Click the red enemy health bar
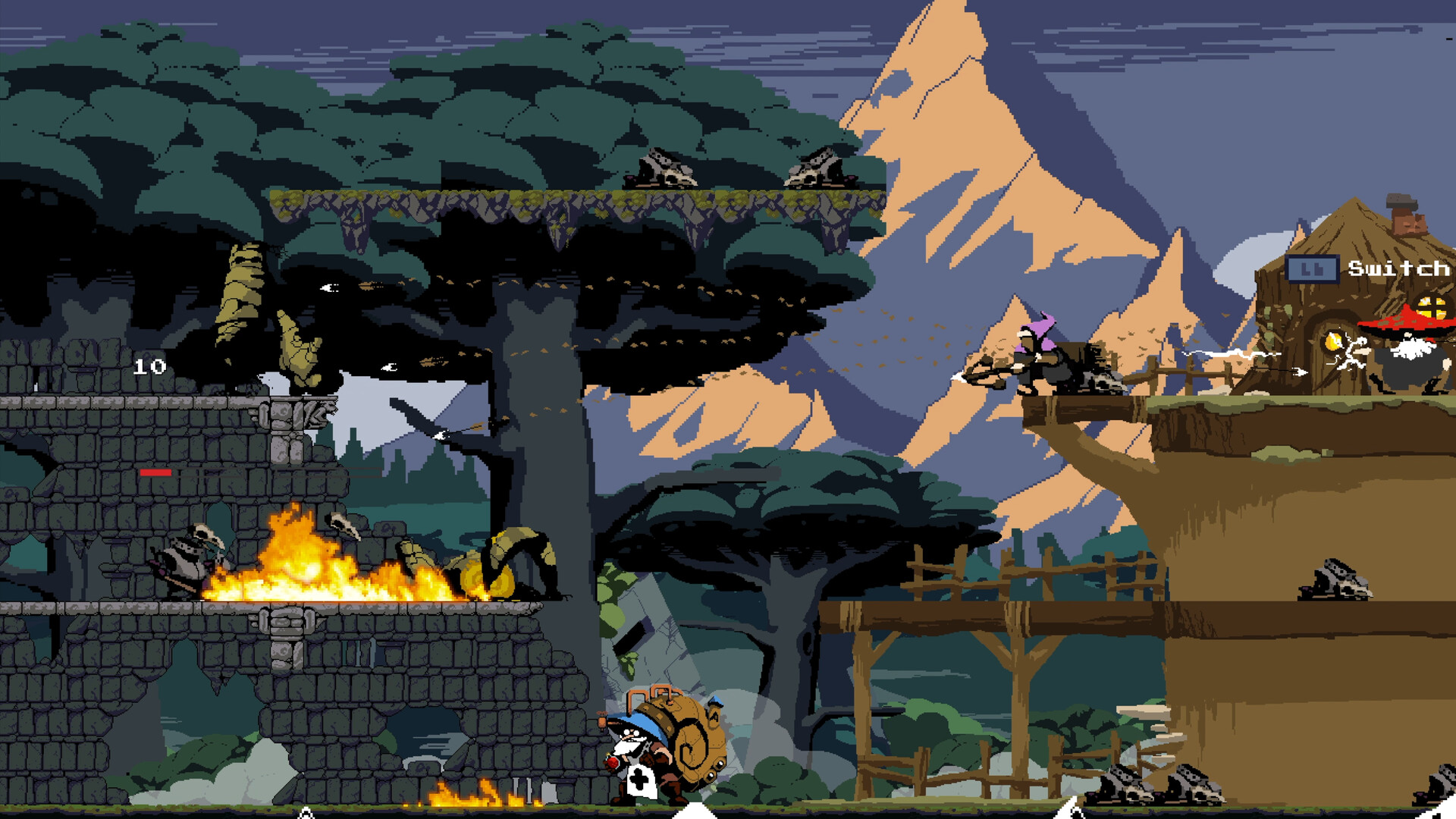 (156, 472)
